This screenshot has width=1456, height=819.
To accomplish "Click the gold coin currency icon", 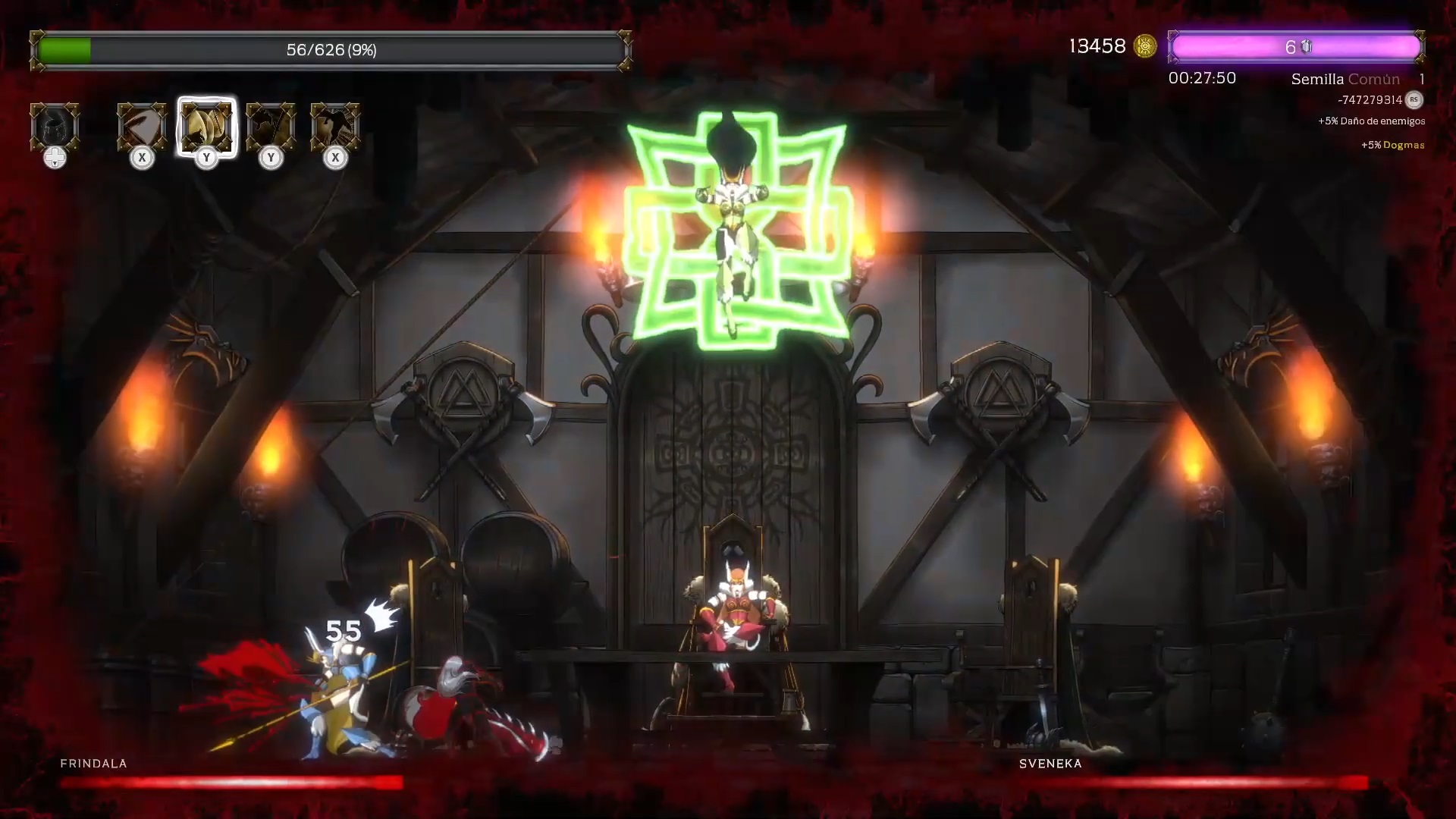I will click(x=1145, y=47).
